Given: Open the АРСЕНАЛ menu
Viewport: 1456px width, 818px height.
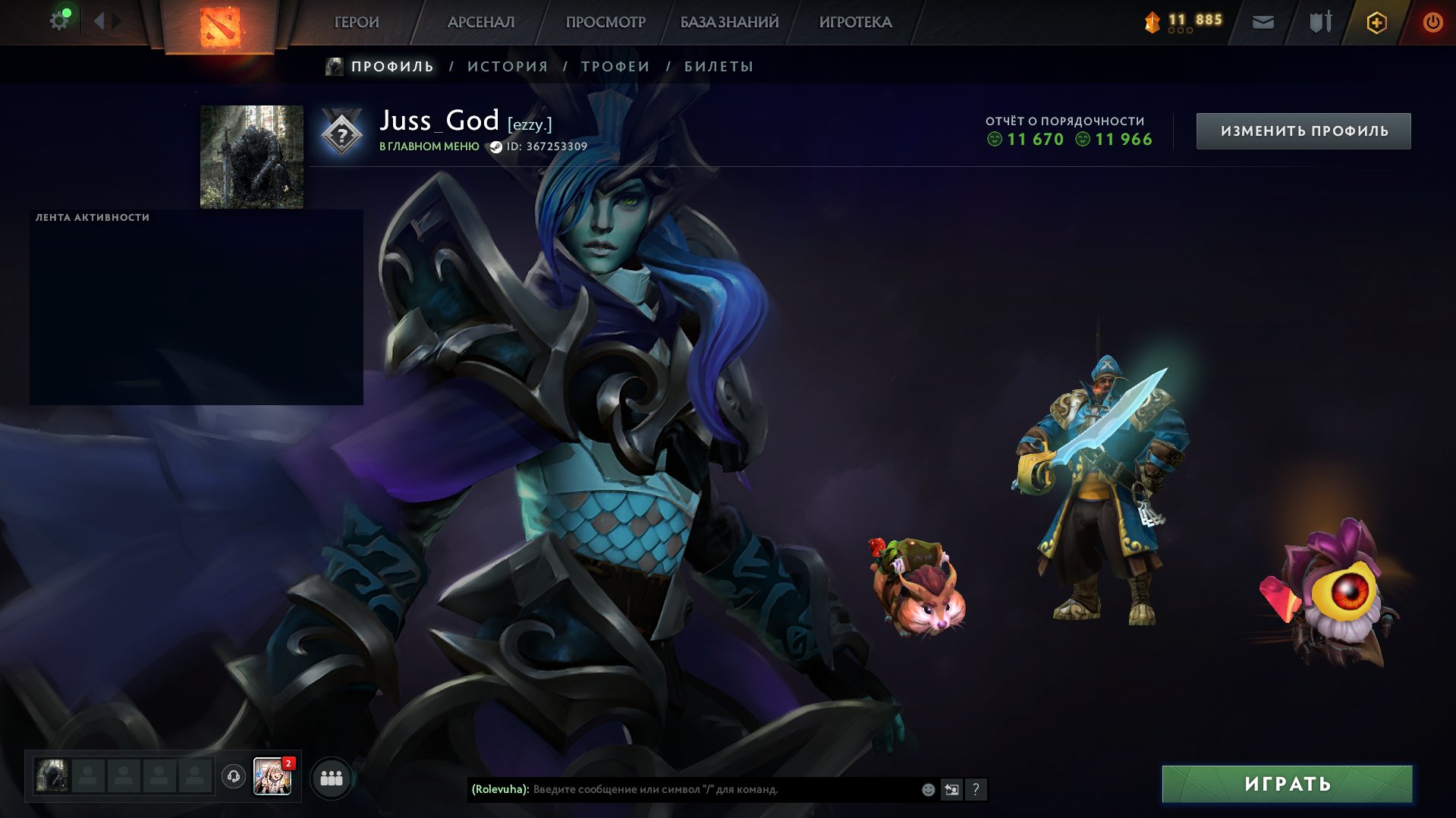Looking at the screenshot, I should click(x=481, y=23).
